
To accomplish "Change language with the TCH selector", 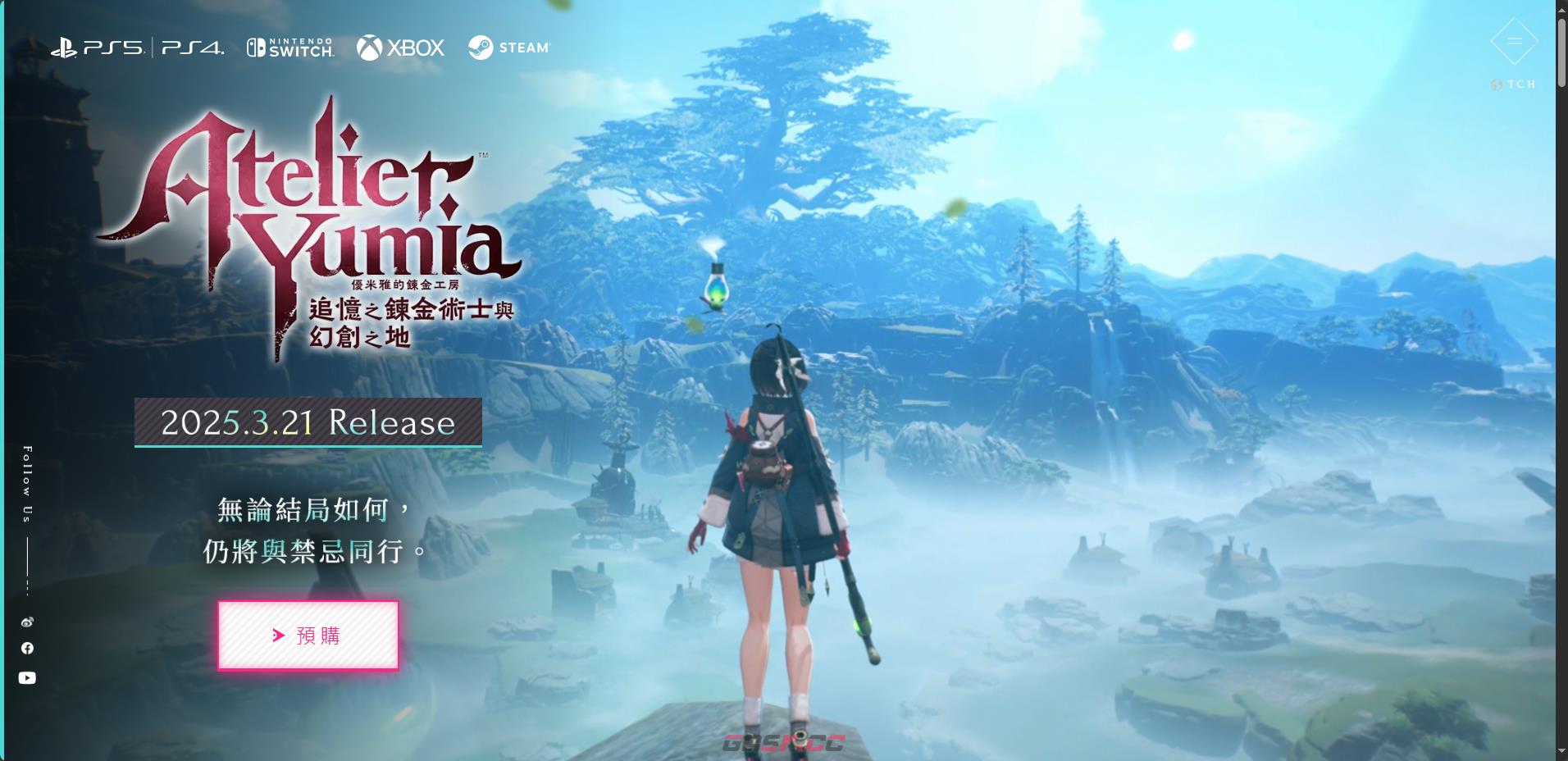I will 1514,84.
